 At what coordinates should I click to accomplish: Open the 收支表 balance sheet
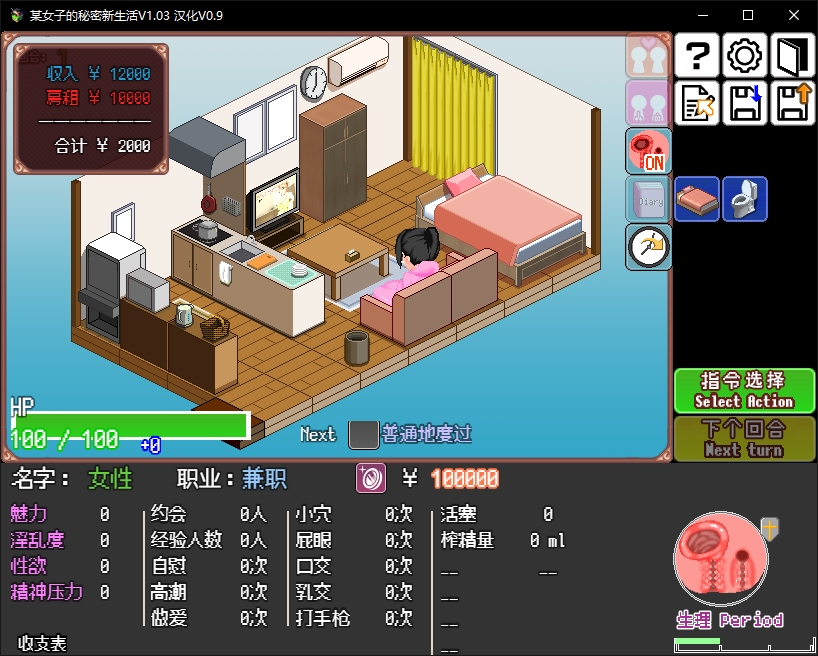tap(42, 643)
